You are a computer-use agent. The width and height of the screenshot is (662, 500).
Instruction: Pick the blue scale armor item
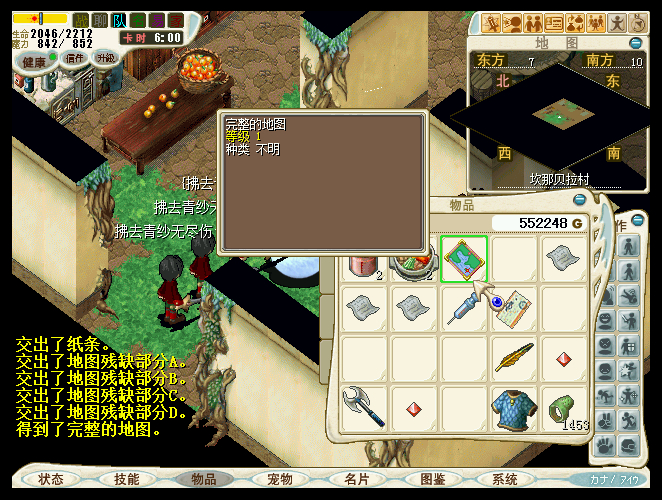click(514, 406)
